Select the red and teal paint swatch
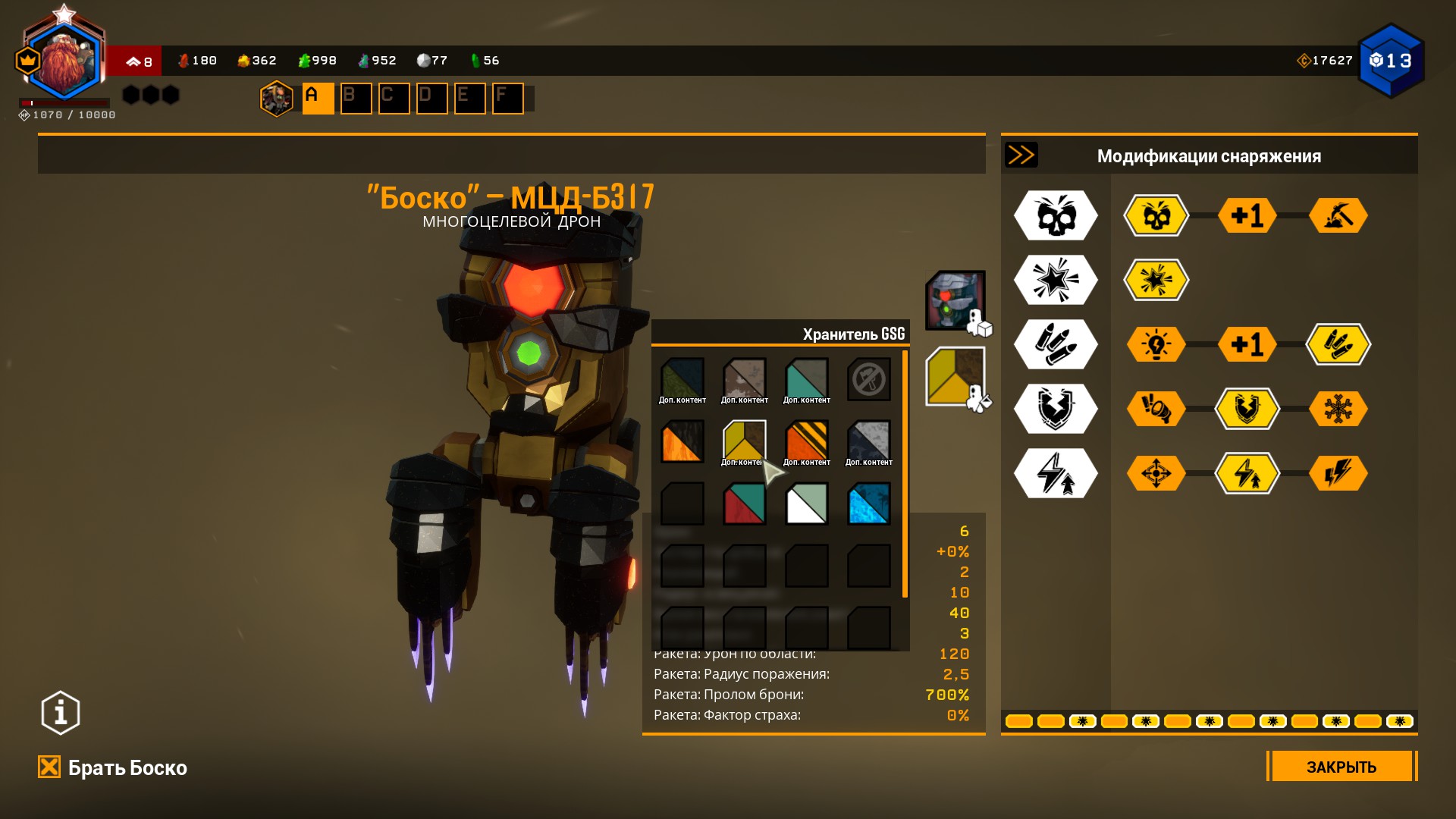This screenshot has height=819, width=1456. click(744, 504)
